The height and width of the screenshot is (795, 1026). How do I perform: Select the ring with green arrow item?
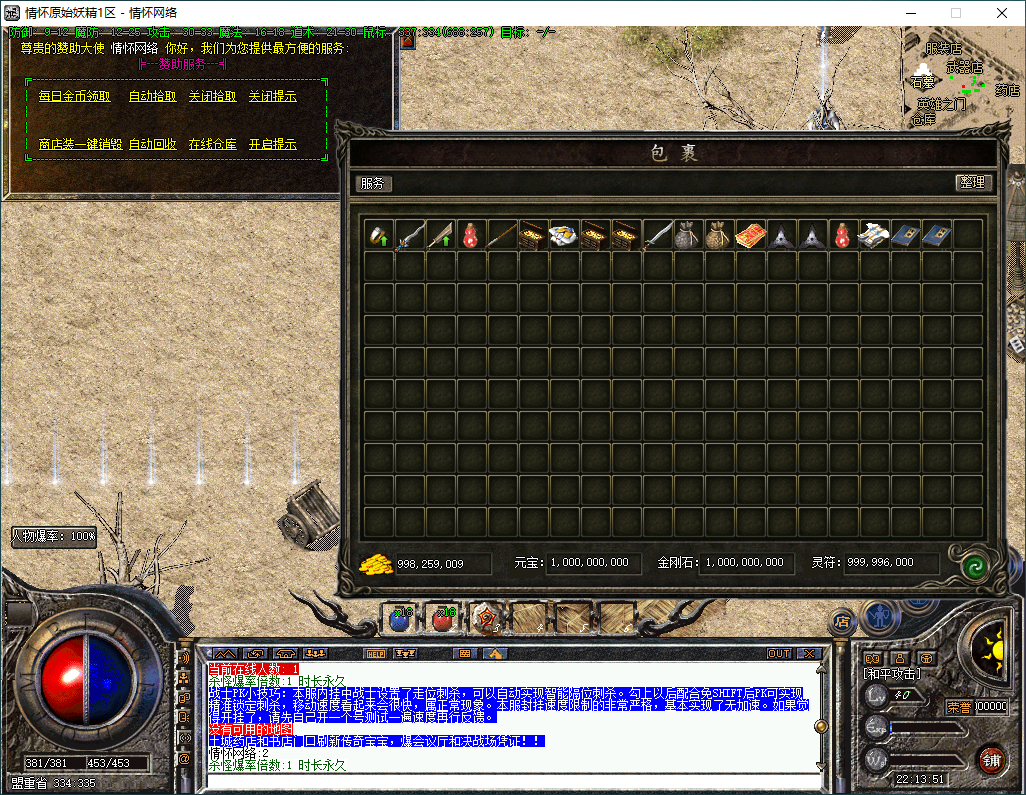[379, 235]
